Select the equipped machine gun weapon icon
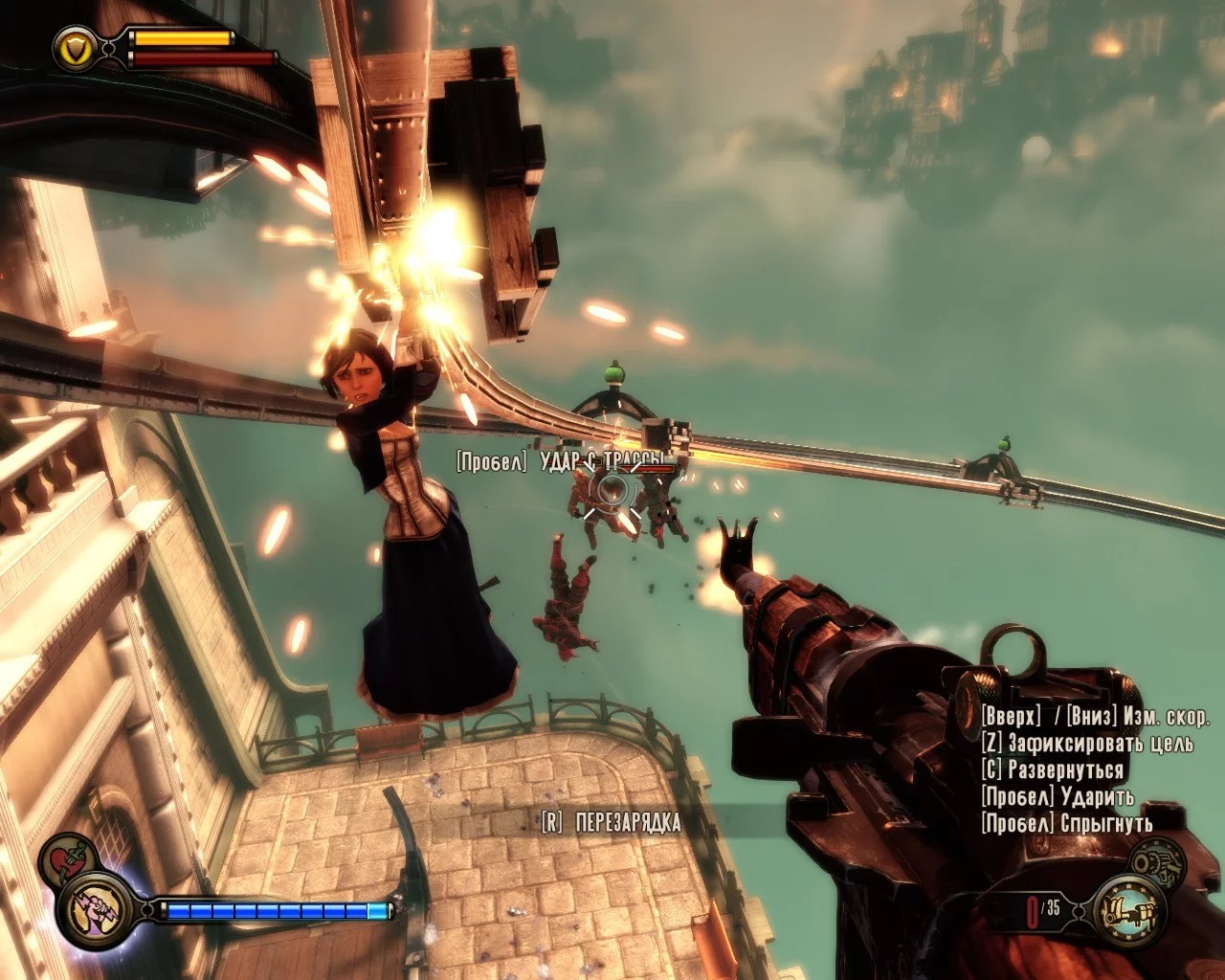This screenshot has width=1225, height=980. click(1129, 908)
